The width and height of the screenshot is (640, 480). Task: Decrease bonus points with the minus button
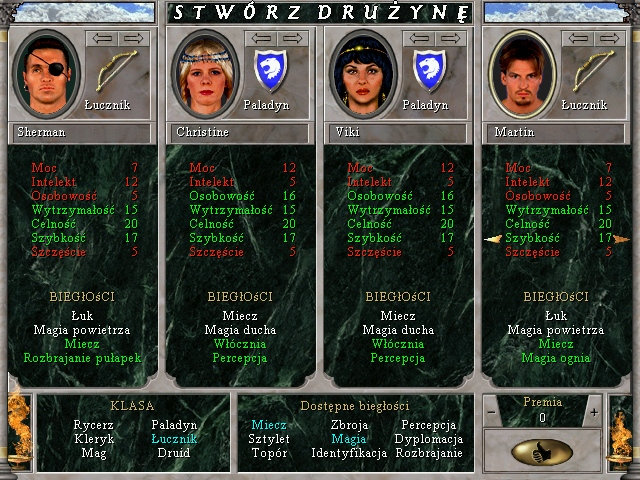point(492,412)
